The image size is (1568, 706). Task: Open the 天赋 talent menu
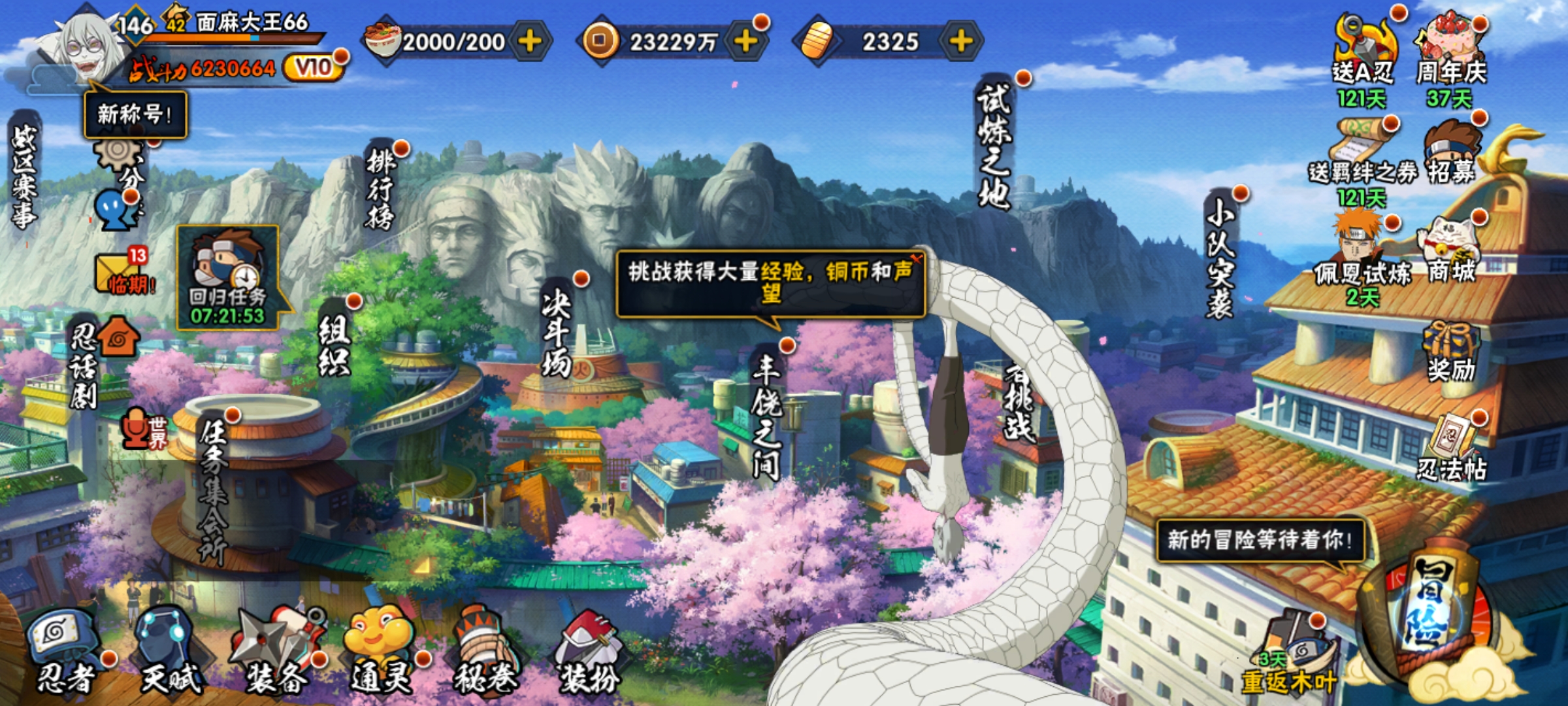click(170, 650)
